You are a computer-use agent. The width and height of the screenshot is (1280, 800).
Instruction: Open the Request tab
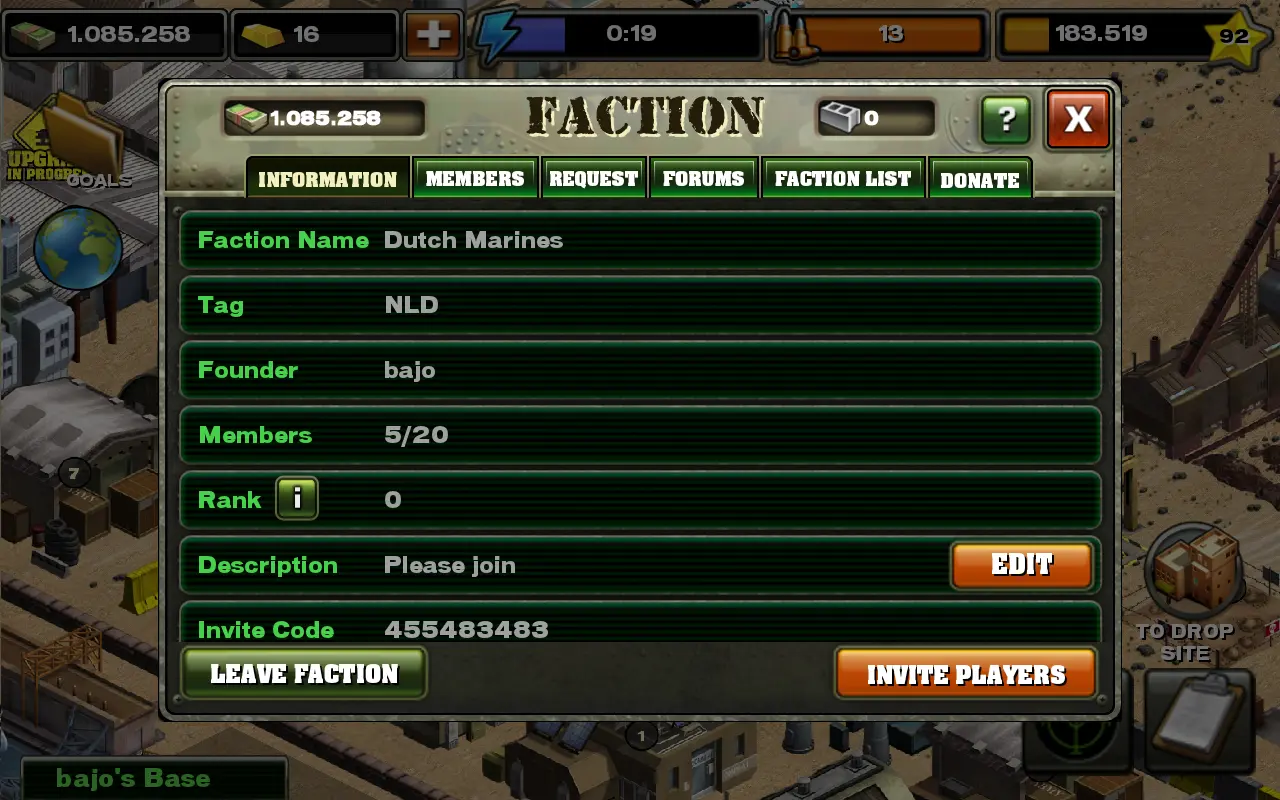593,179
